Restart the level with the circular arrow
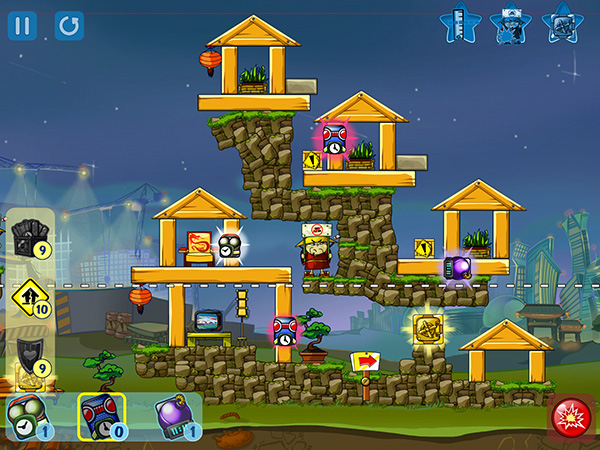The height and width of the screenshot is (450, 600). coord(69,24)
